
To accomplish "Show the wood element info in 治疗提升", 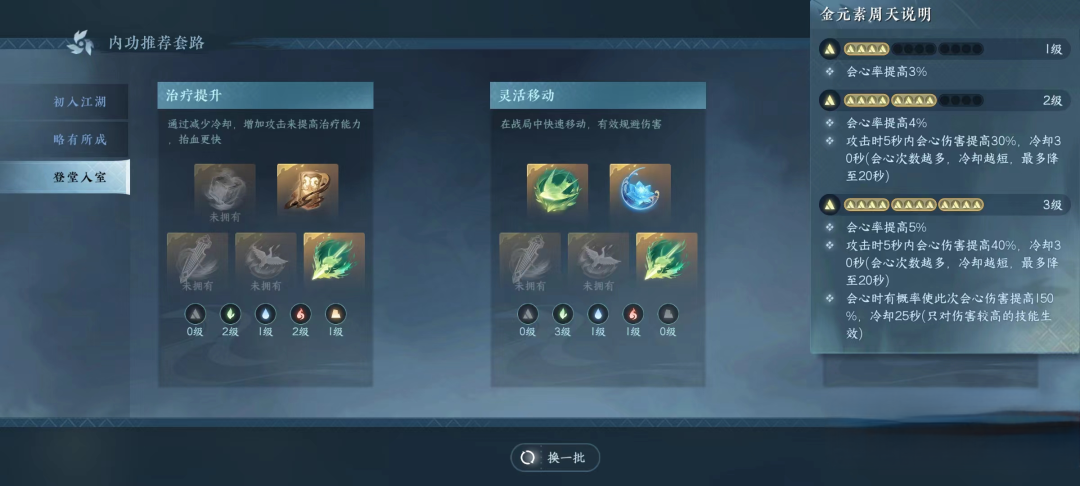I will (232, 314).
